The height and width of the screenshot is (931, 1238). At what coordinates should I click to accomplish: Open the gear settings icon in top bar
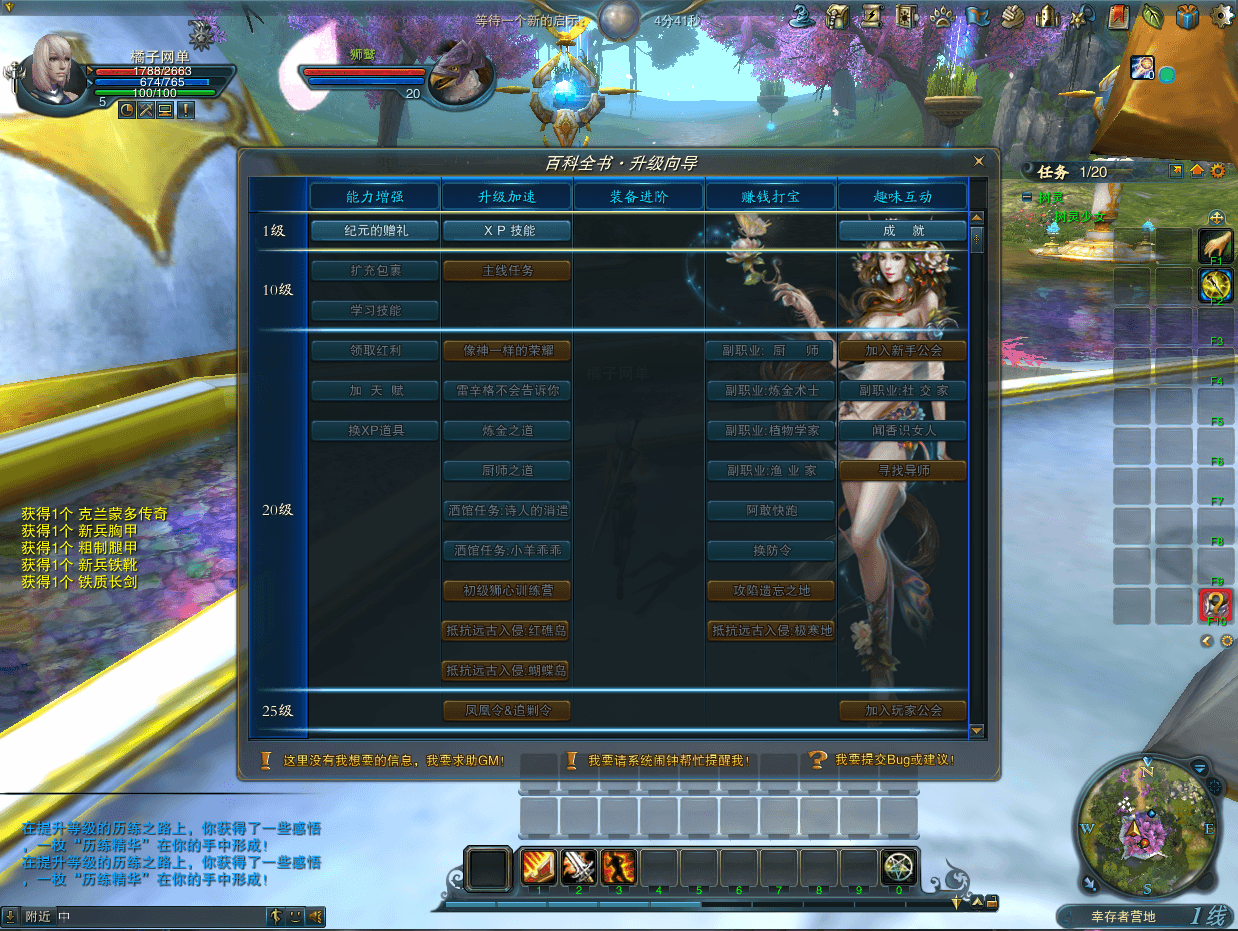click(1221, 16)
